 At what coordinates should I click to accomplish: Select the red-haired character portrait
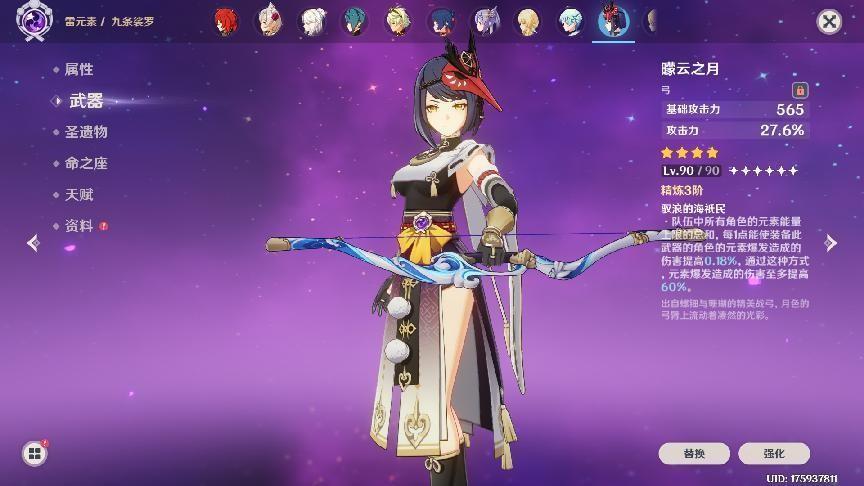point(228,20)
